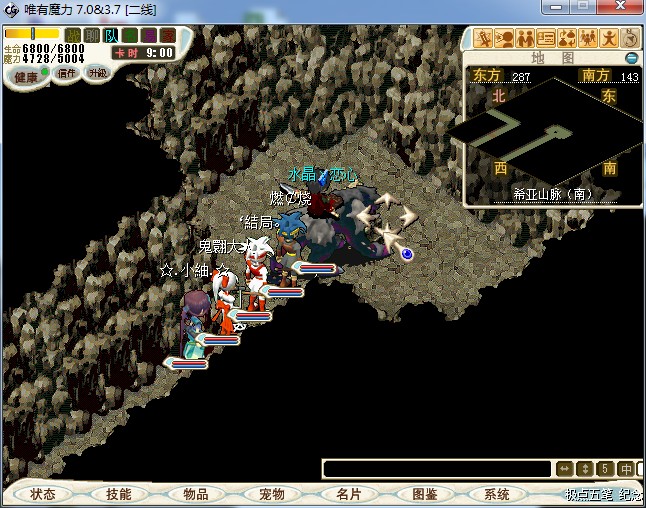Toggle the 聊 chat mode switch

coord(92,35)
